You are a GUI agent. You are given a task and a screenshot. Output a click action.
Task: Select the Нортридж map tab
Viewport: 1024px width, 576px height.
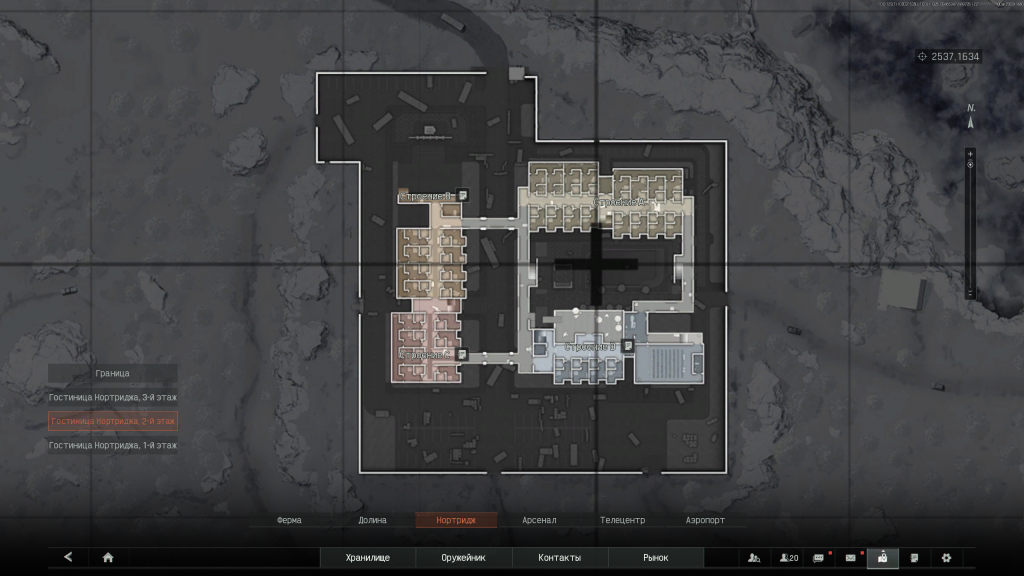454,520
